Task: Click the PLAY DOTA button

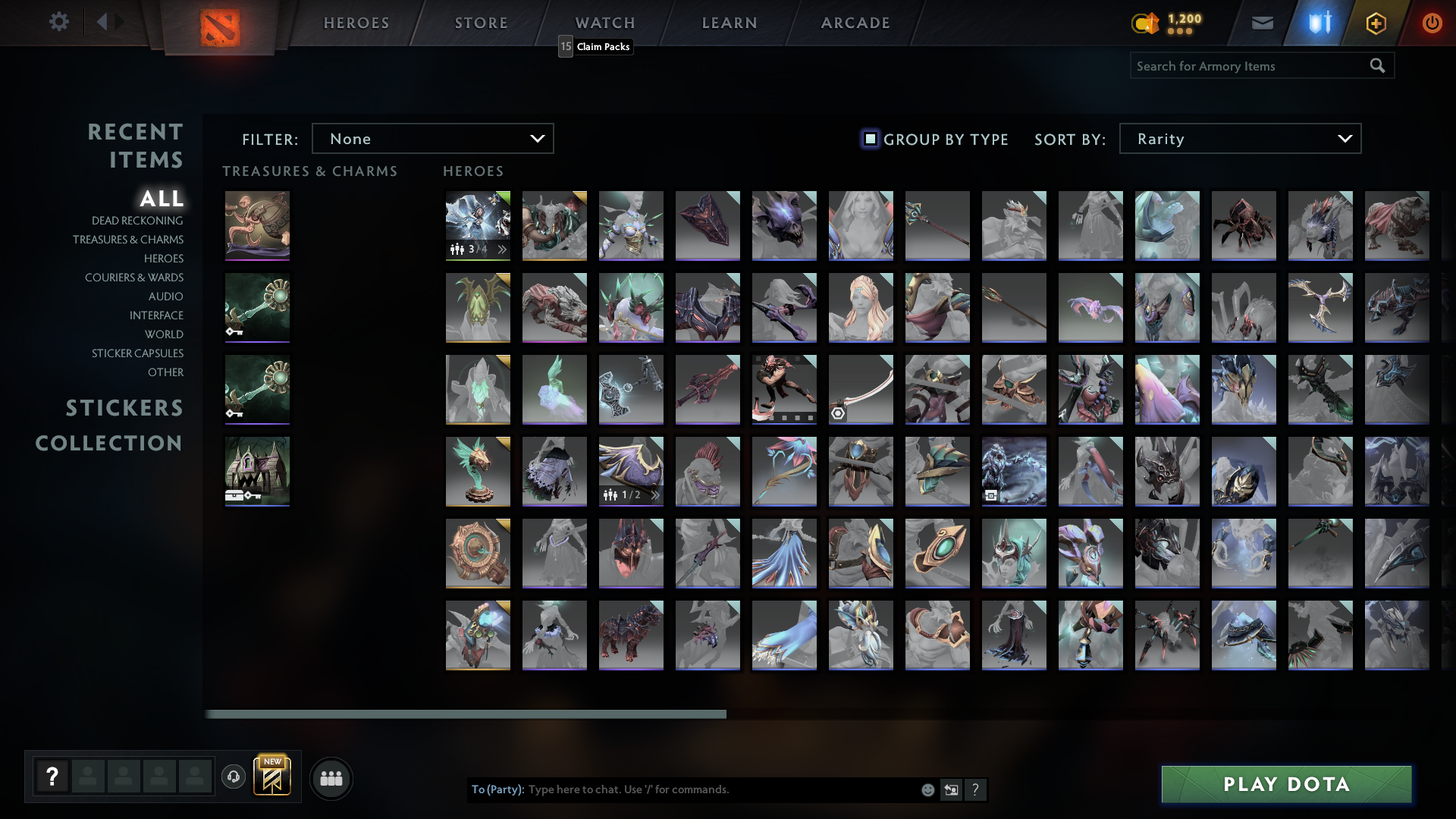Action: 1286,784
